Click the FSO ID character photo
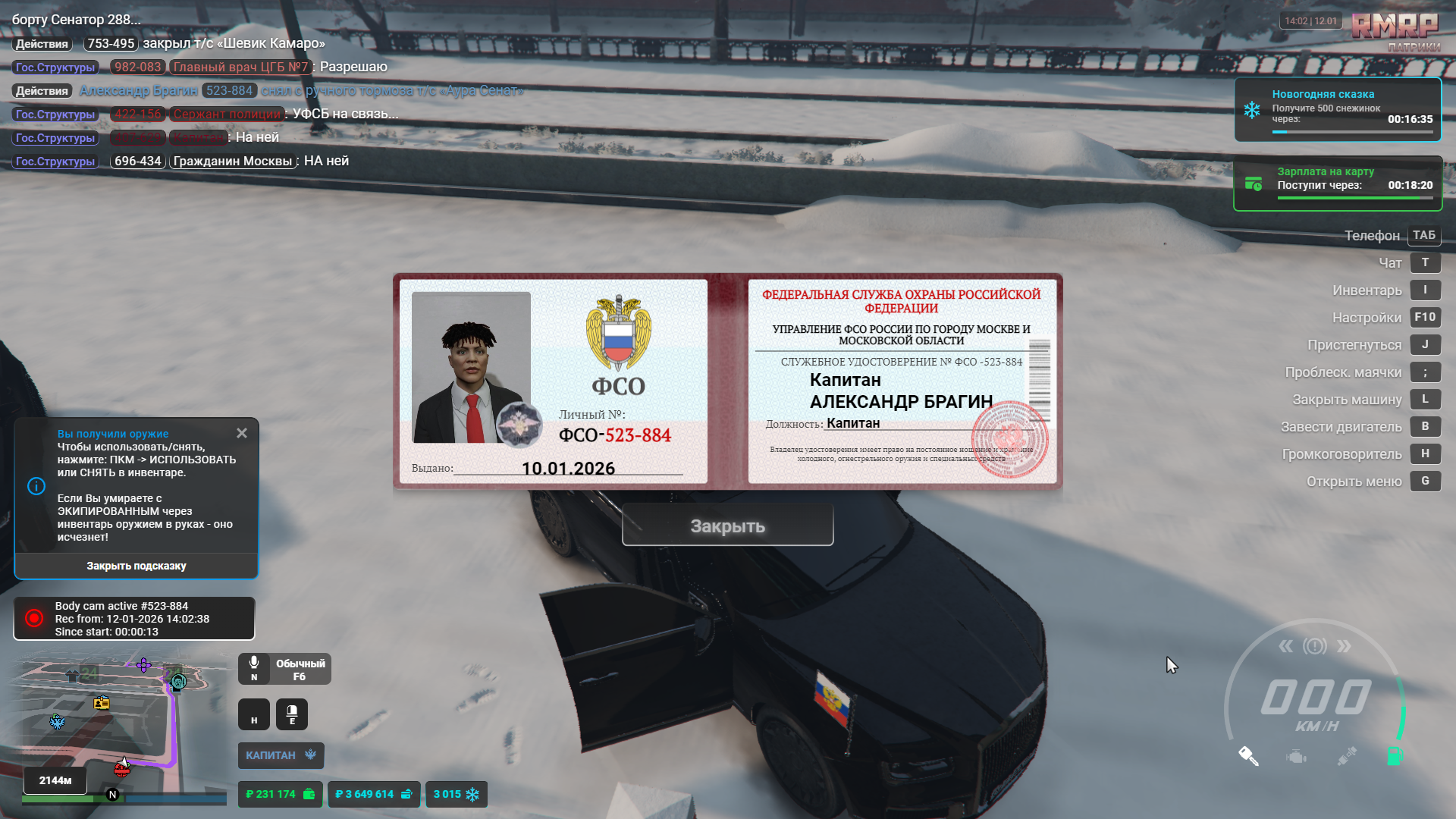Viewport: 1456px width, 819px height. [x=471, y=367]
